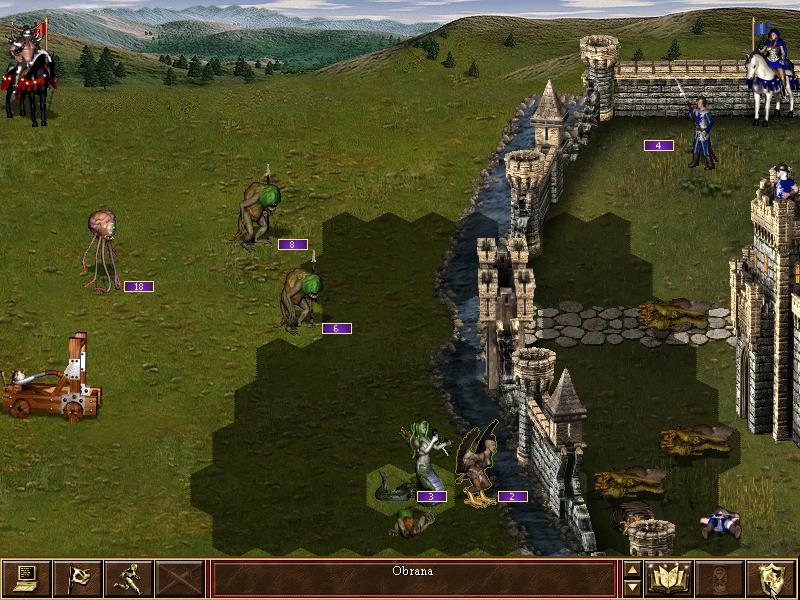Open the combat system options
The image size is (800, 600).
pyautogui.click(x=26, y=578)
